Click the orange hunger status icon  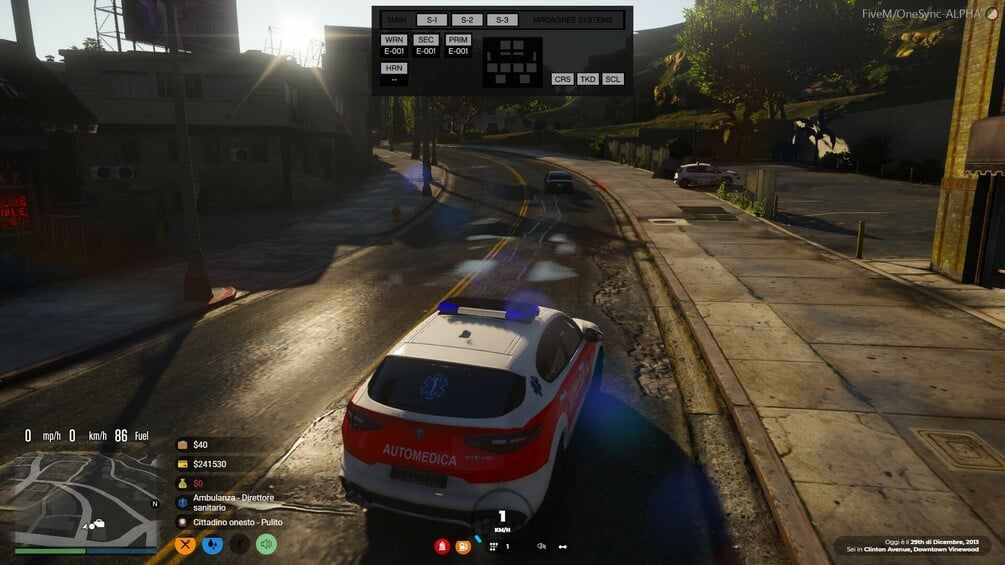(x=185, y=545)
